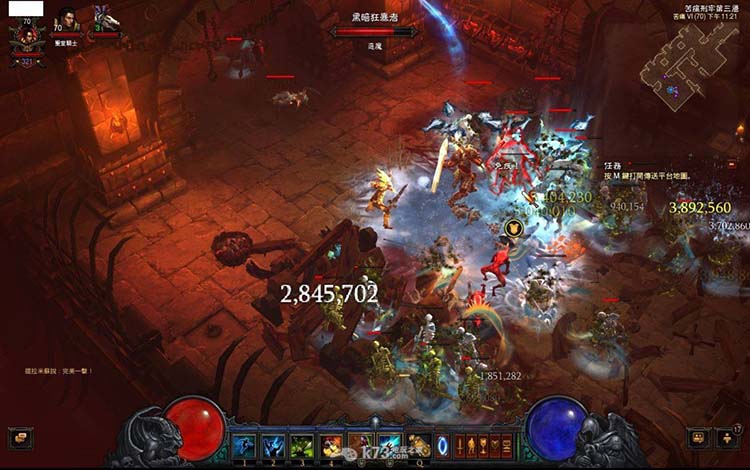Viewport: 750px width, 470px height.
Task: Open the chat button at bottom left
Action: pyautogui.click(x=20, y=438)
